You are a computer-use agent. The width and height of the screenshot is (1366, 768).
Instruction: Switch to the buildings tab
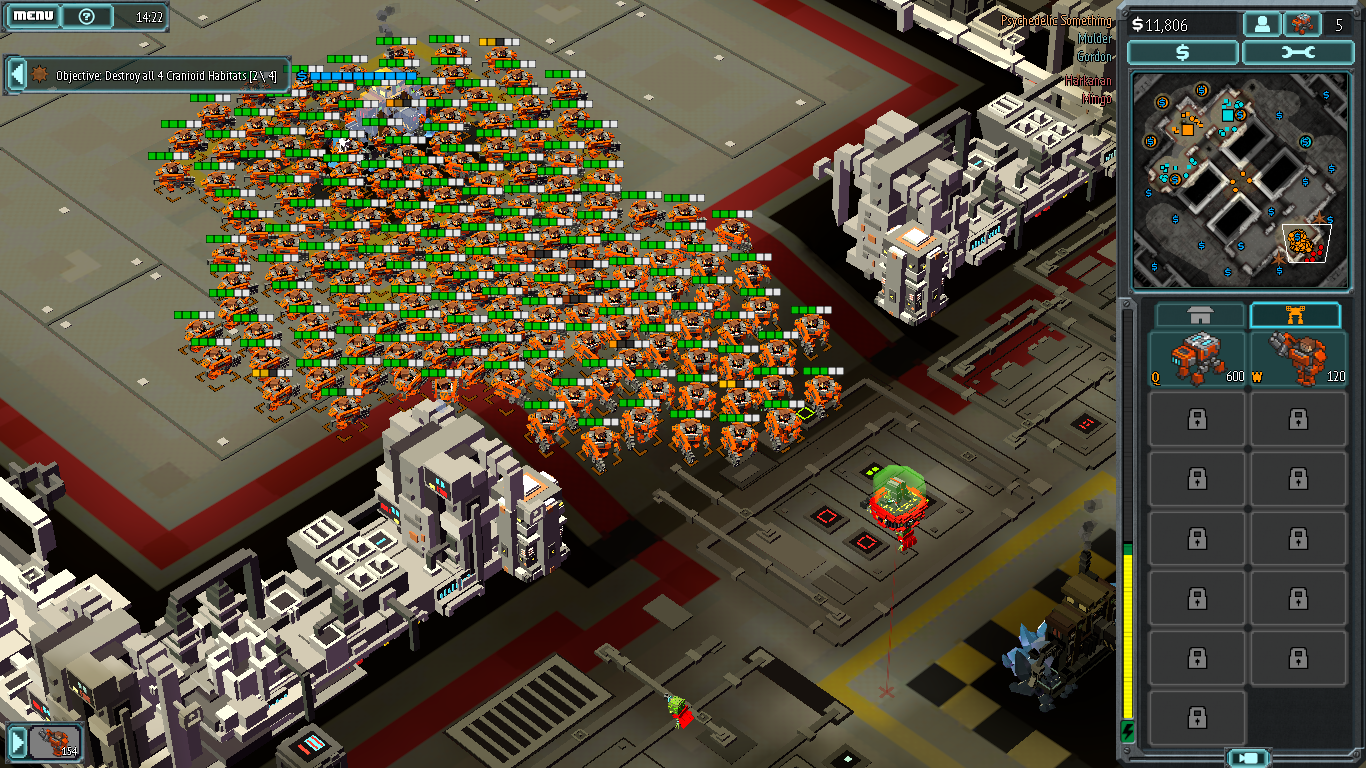pyautogui.click(x=1201, y=315)
